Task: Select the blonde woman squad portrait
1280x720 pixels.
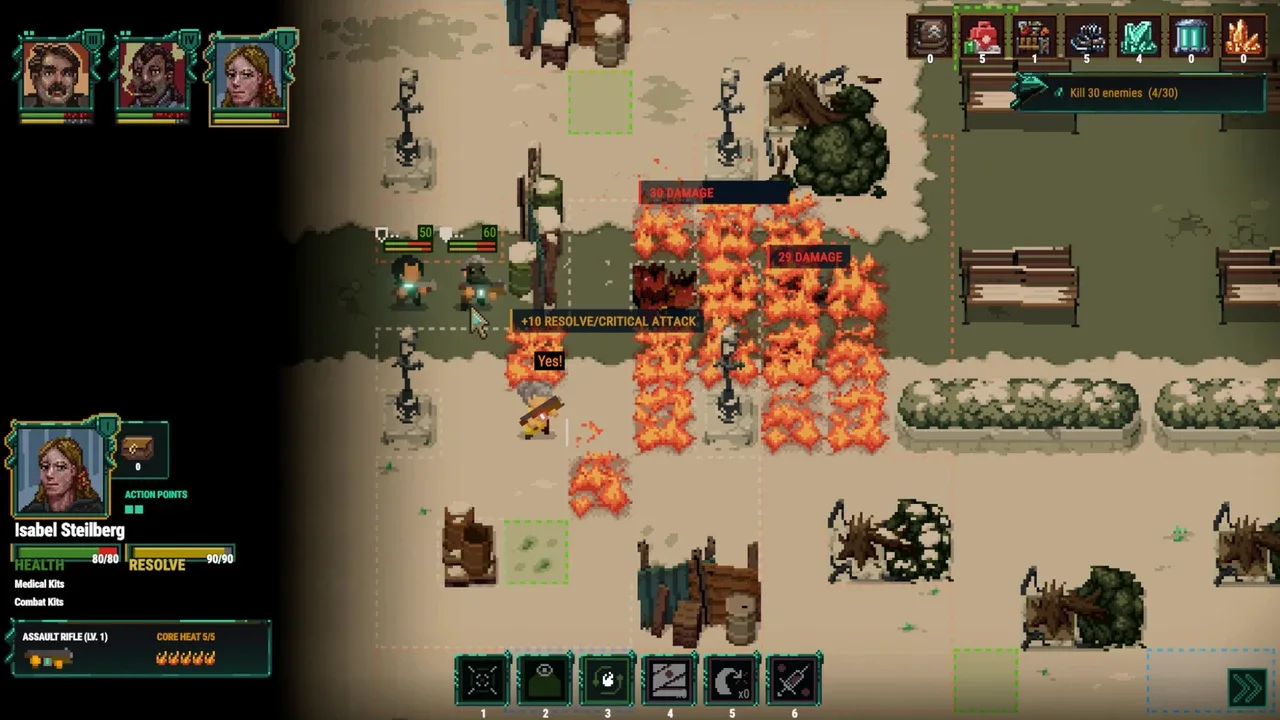Action: click(x=249, y=73)
